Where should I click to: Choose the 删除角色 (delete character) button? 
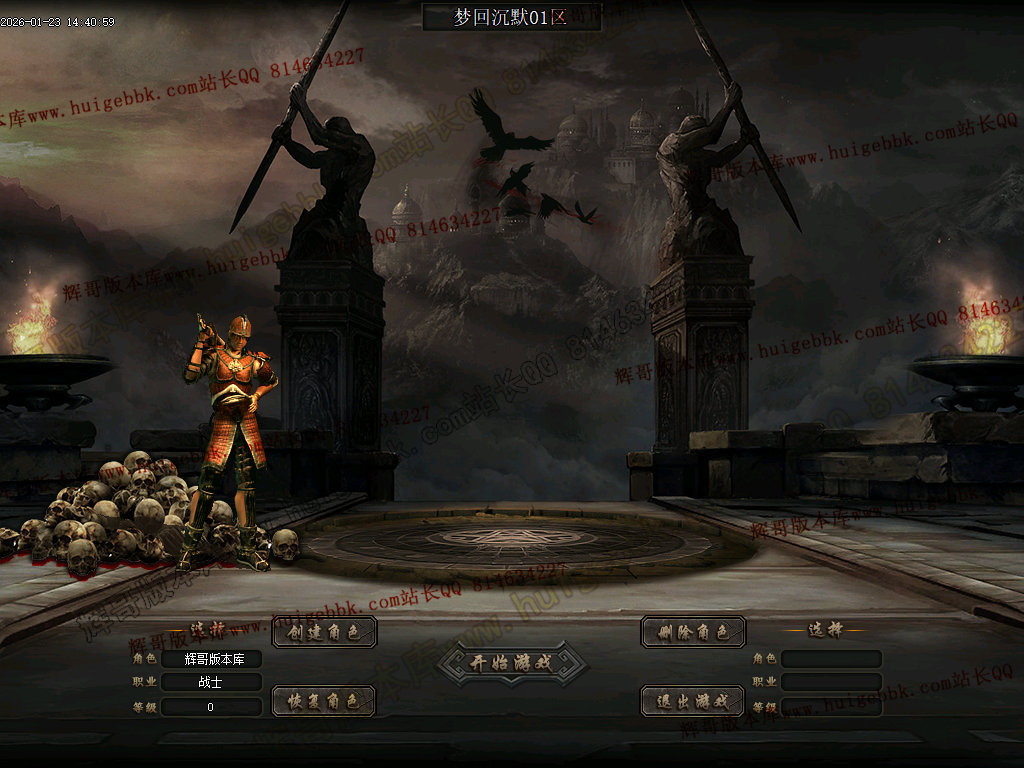[693, 632]
